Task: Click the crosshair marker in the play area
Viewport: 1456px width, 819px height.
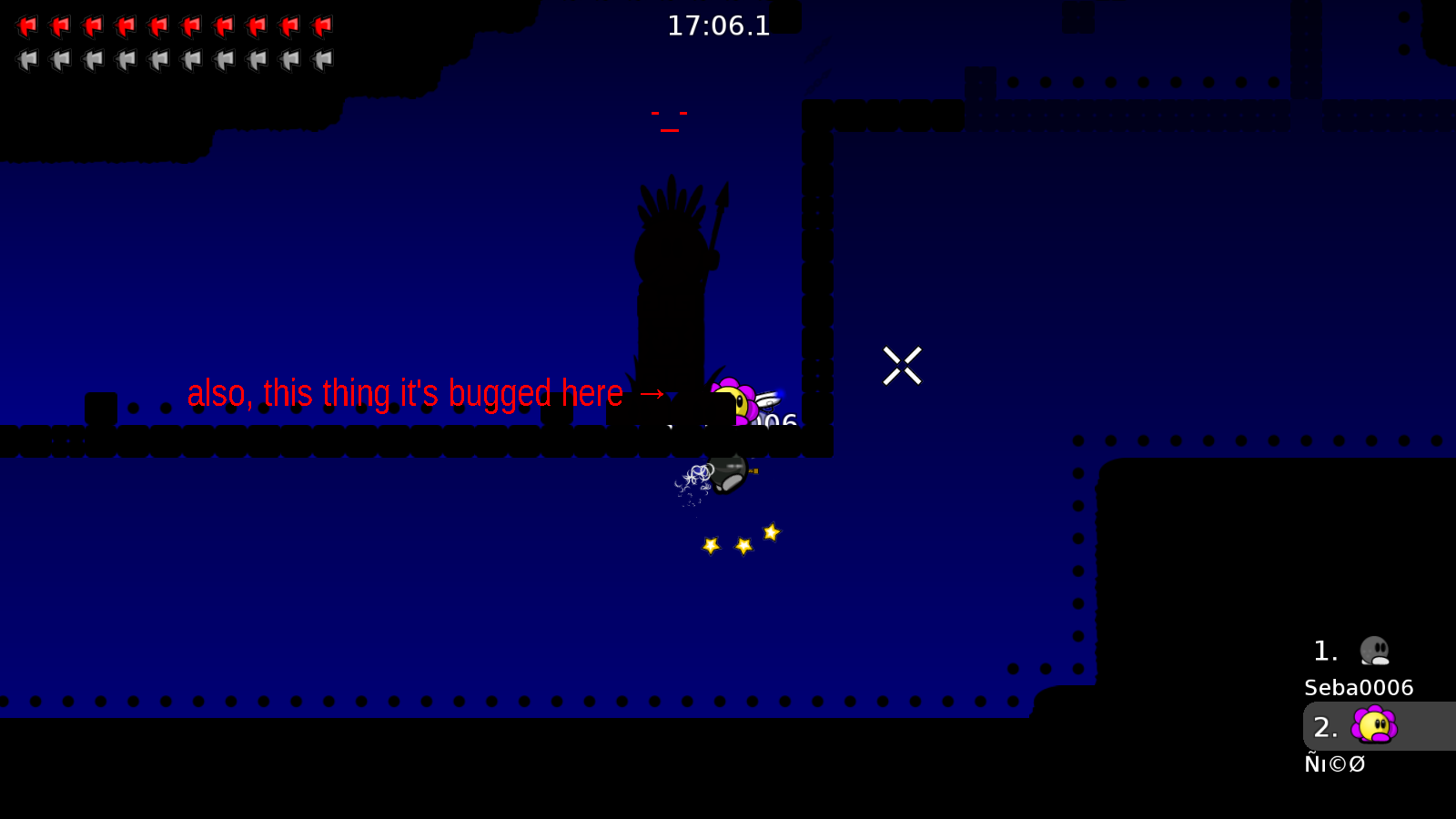Action: [x=902, y=367]
